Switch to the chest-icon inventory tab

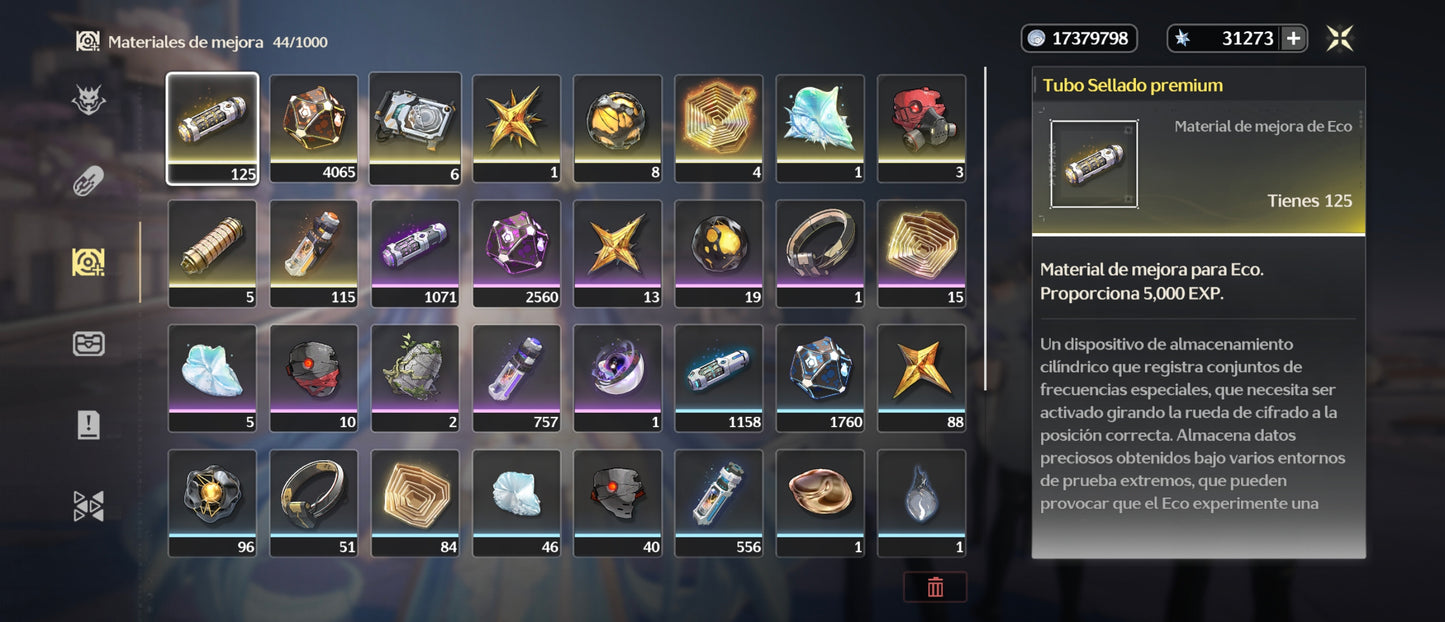89,344
